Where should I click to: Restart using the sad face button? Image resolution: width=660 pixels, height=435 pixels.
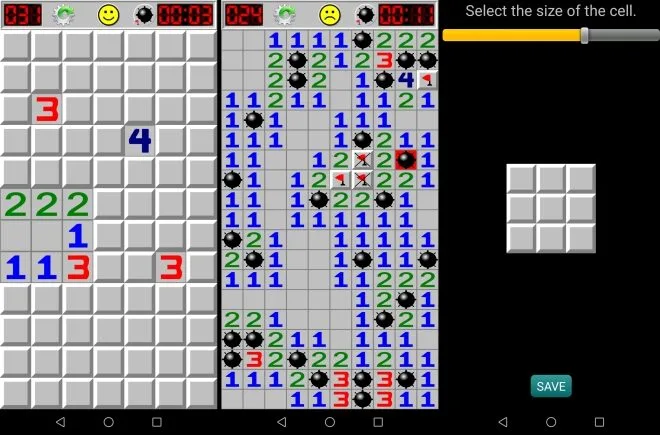click(x=329, y=15)
